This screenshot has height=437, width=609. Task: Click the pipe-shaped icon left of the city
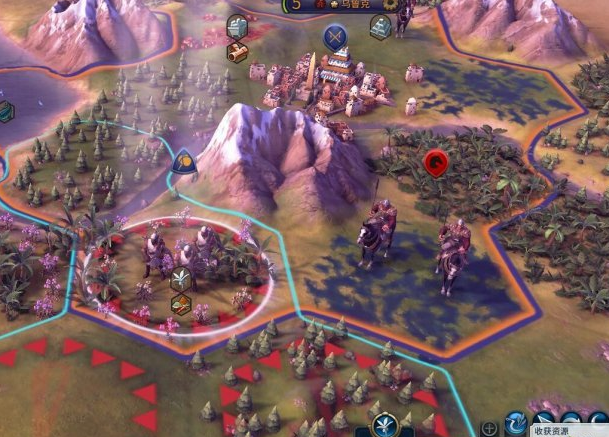tap(237, 51)
